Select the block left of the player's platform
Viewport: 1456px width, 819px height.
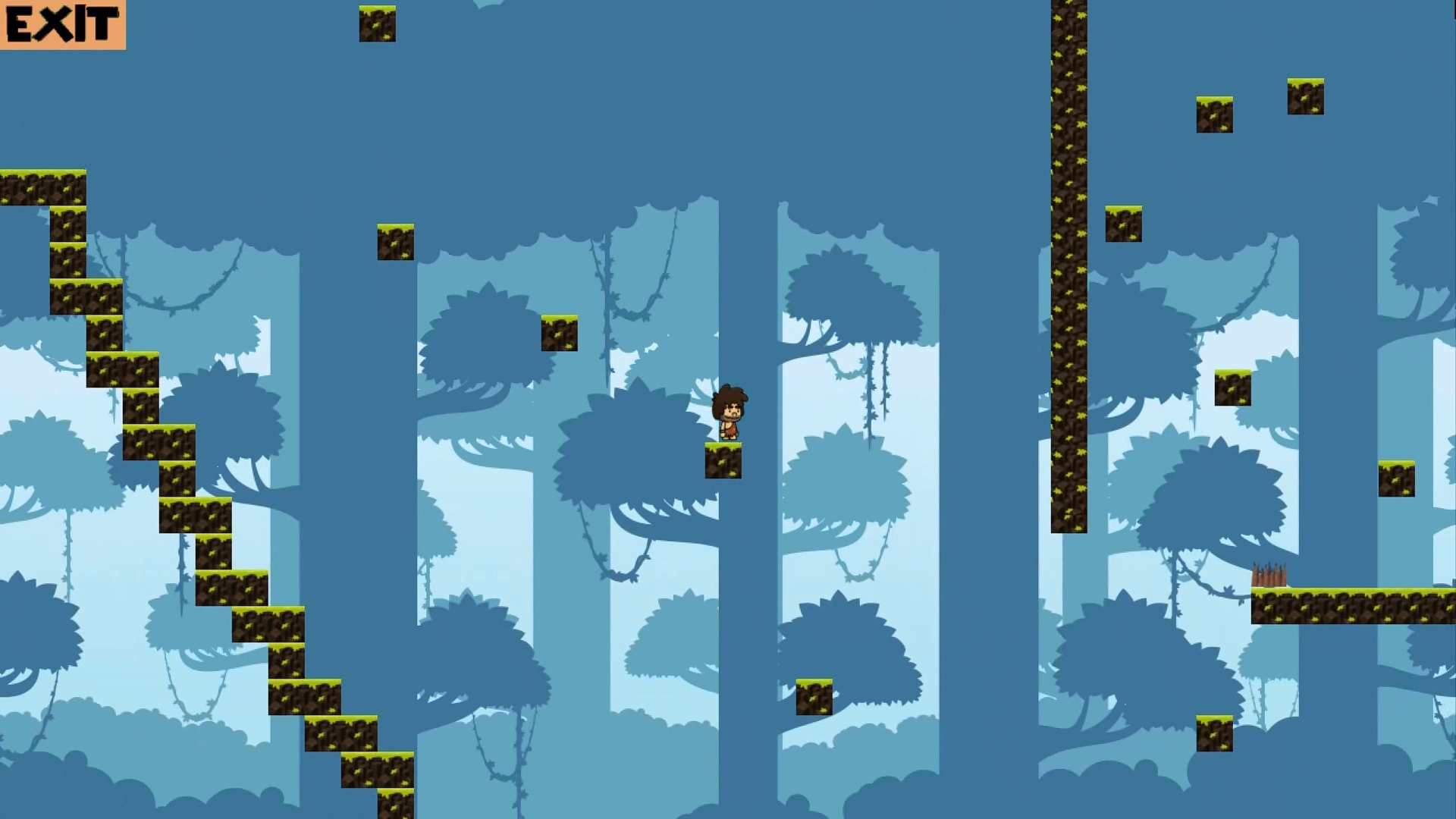click(x=559, y=334)
